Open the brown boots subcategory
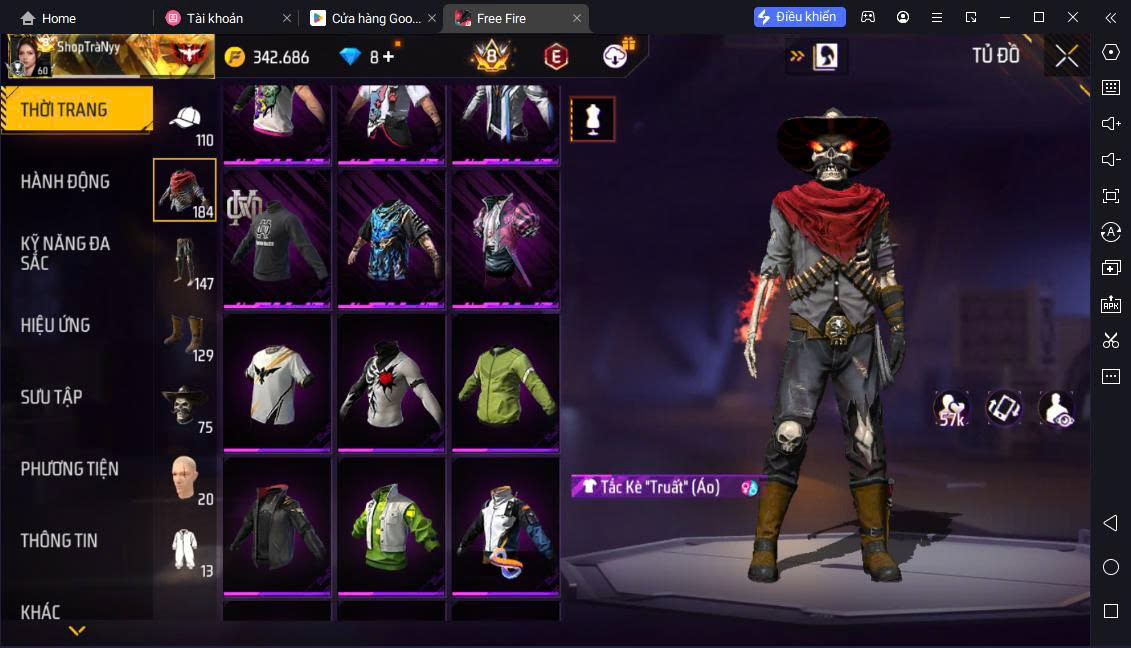1131x648 pixels. pos(185,336)
